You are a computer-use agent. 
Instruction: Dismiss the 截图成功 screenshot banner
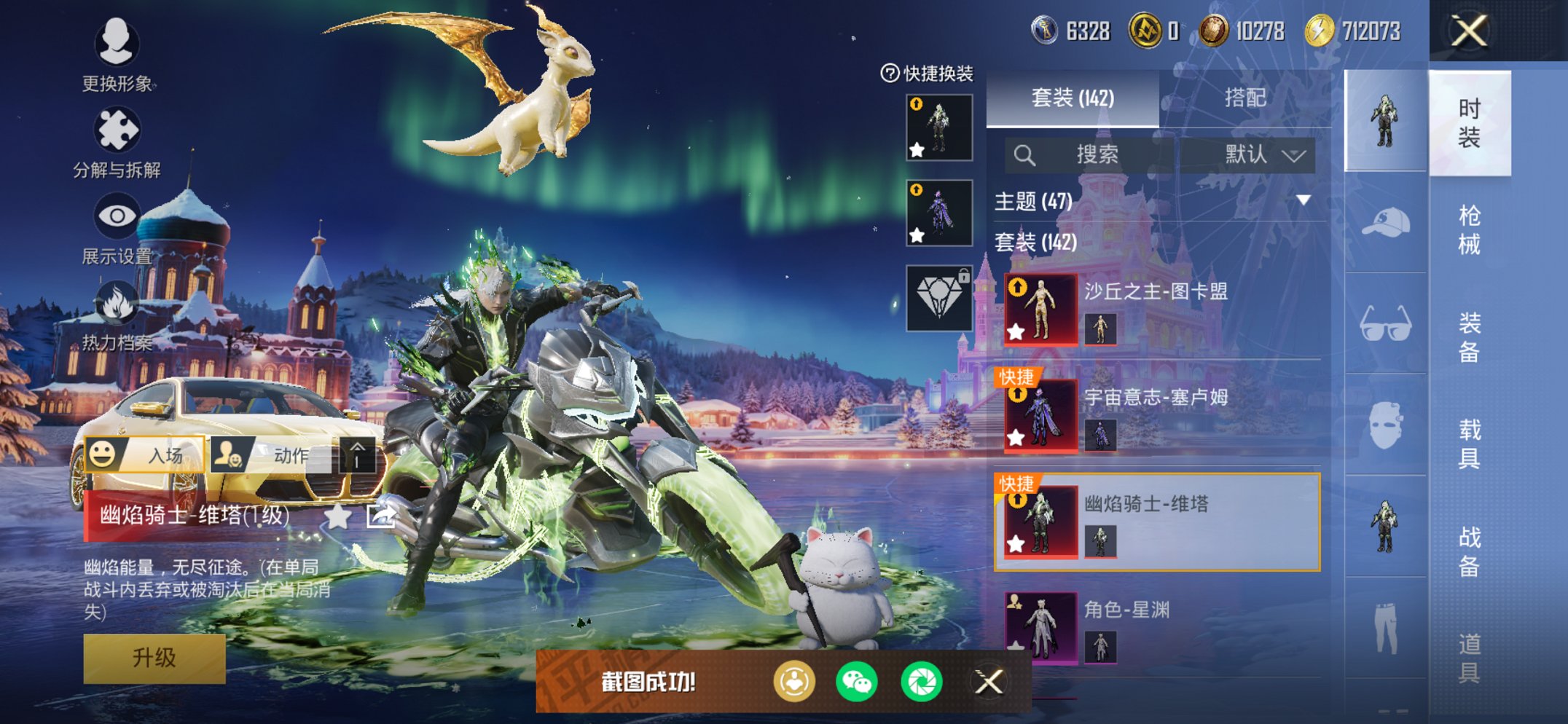click(x=989, y=682)
